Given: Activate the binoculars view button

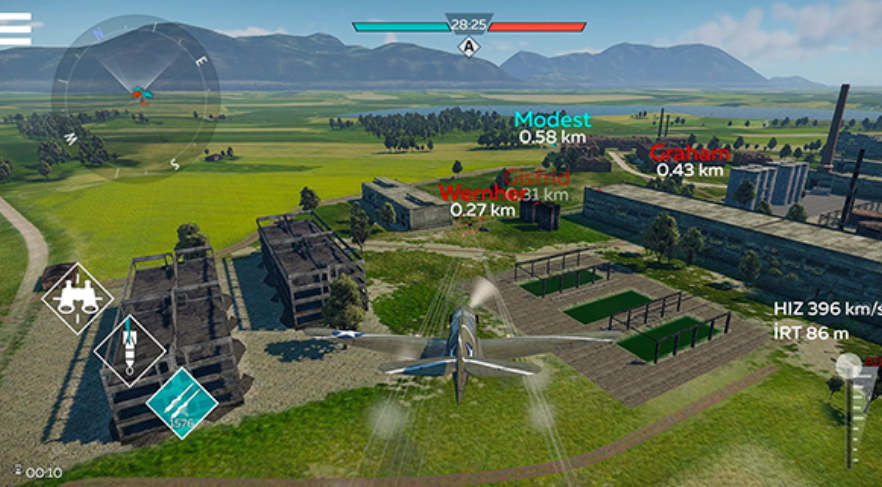Looking at the screenshot, I should point(78,297).
